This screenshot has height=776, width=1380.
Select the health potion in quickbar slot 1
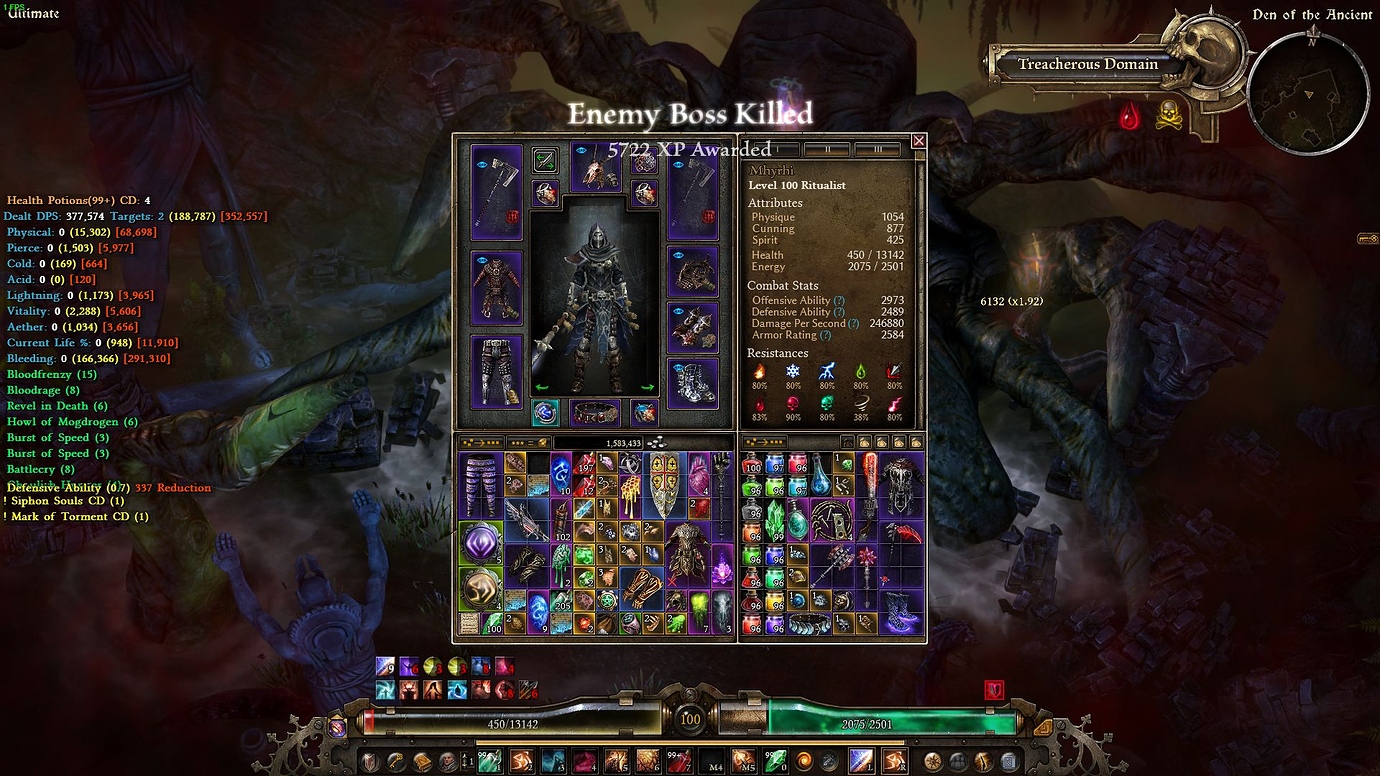(493, 760)
